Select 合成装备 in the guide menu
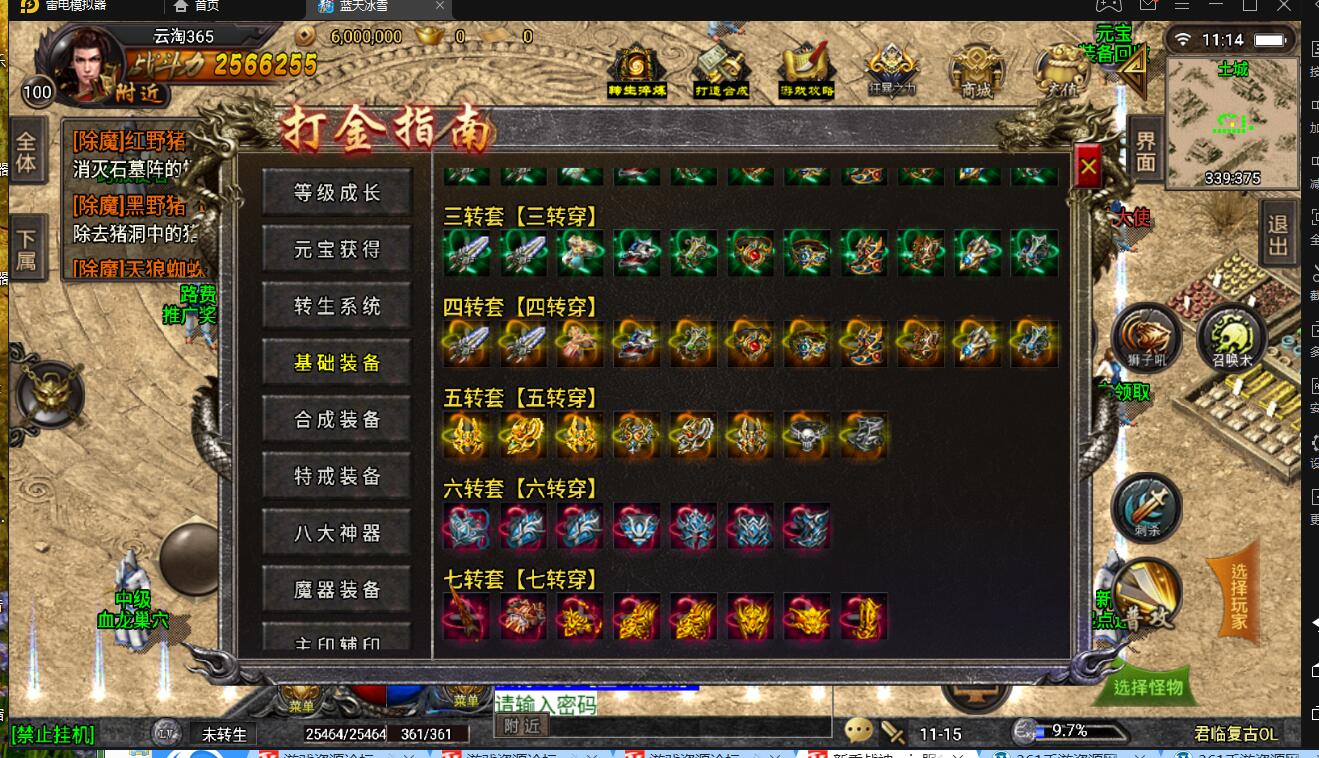Screen dimensions: 1319x758 pos(335,419)
